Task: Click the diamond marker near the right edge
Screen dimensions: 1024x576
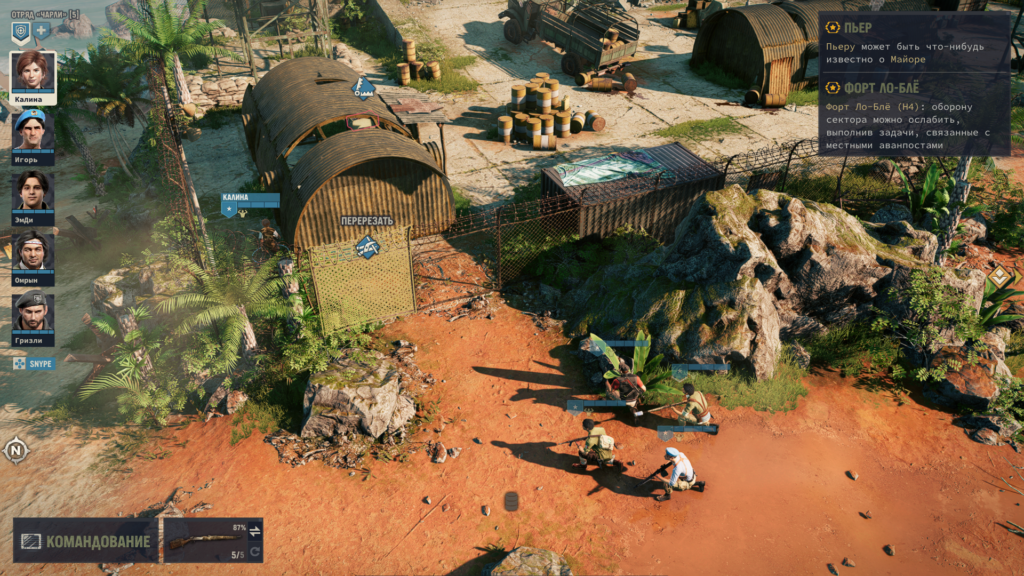Action: point(999,276)
